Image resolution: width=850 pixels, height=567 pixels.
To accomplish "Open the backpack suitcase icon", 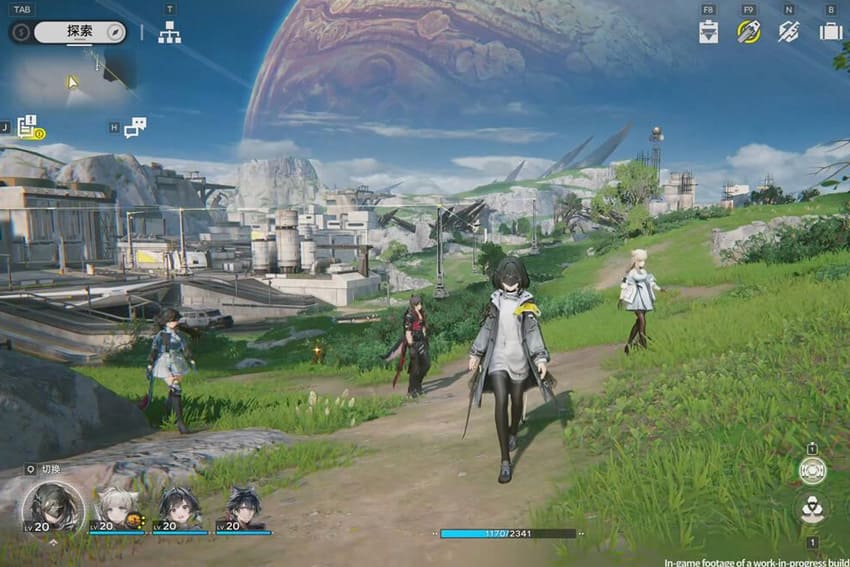I will click(830, 31).
